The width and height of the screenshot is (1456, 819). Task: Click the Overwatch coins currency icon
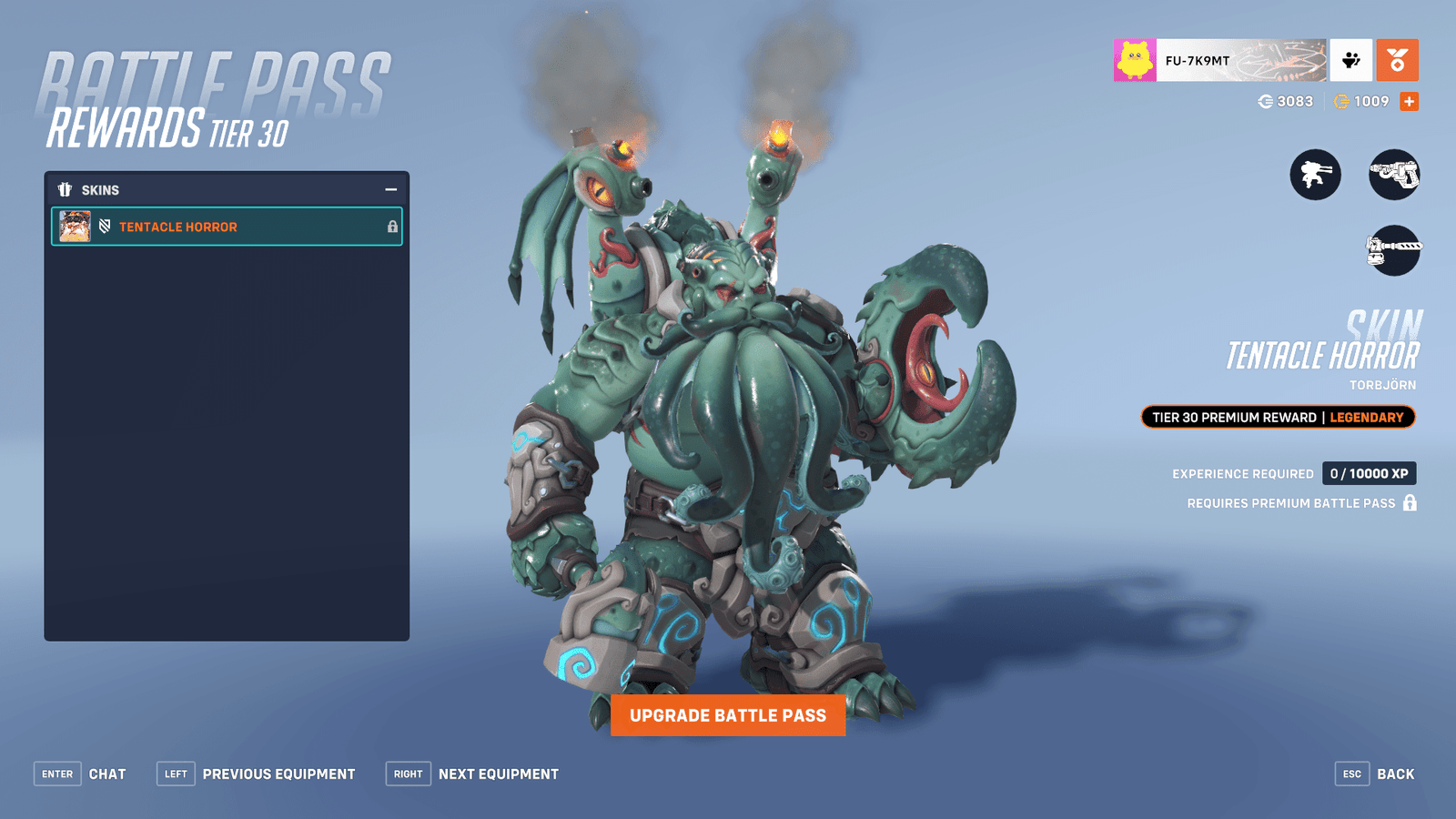tap(1266, 102)
